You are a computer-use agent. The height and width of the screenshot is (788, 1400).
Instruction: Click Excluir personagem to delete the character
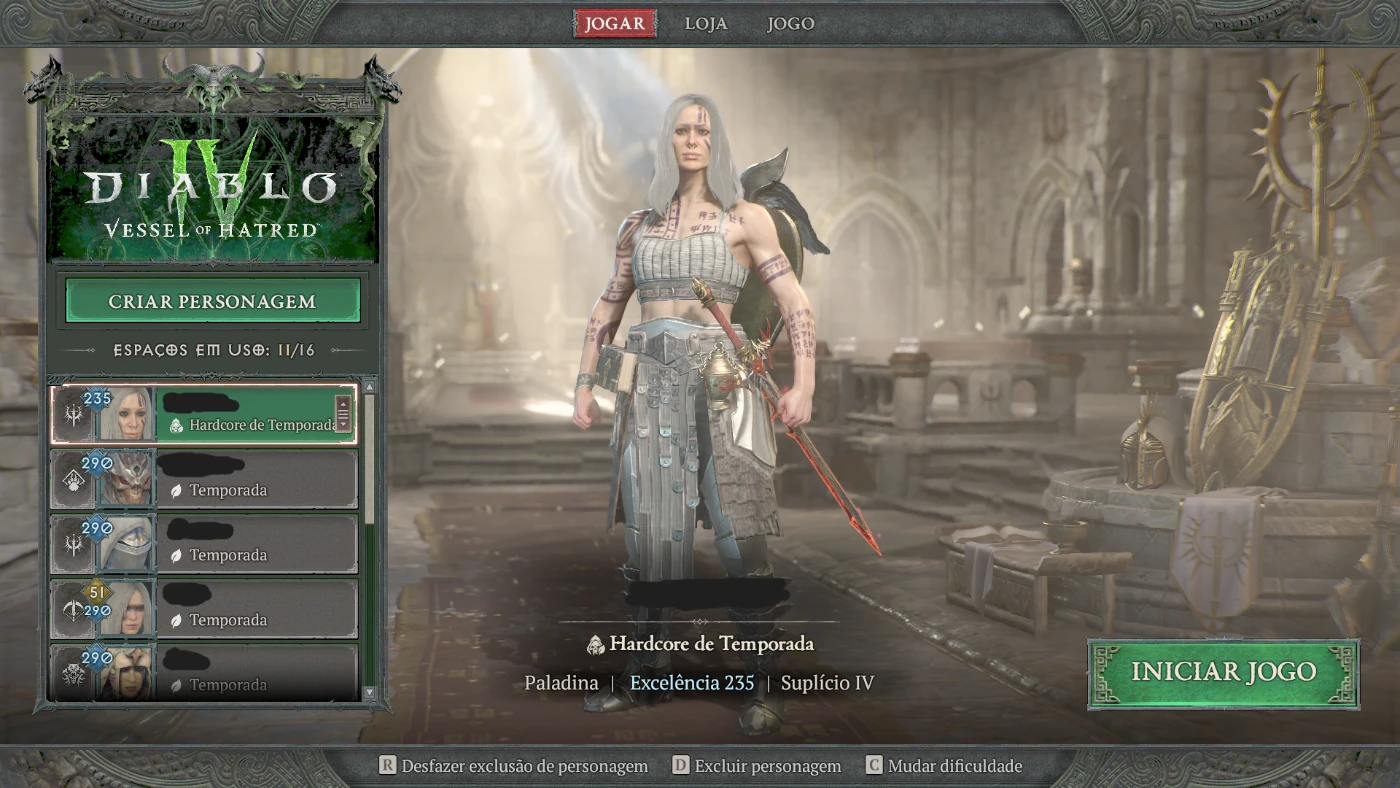756,766
